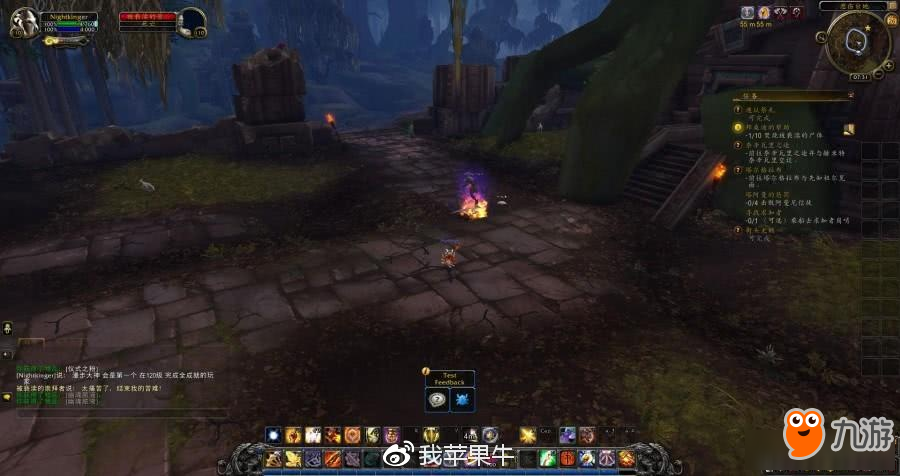Screen dimensions: 900x476
Task: Select the target's portrait frame
Action: 191,20
